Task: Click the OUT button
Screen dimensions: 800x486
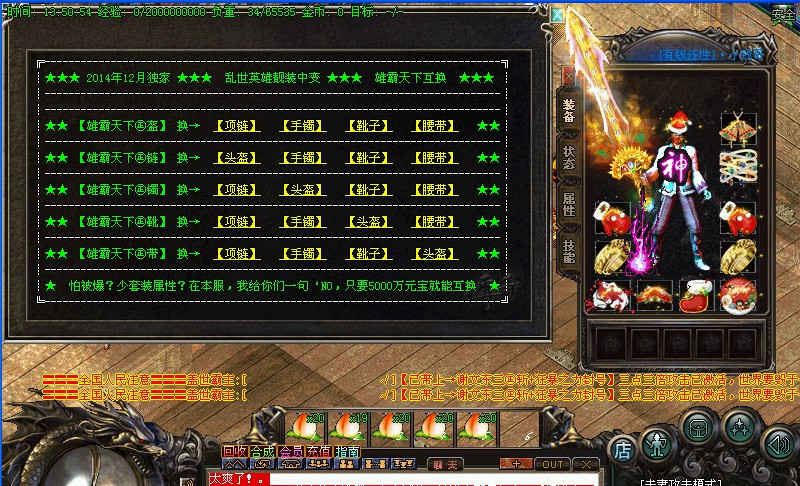Action: [551, 465]
